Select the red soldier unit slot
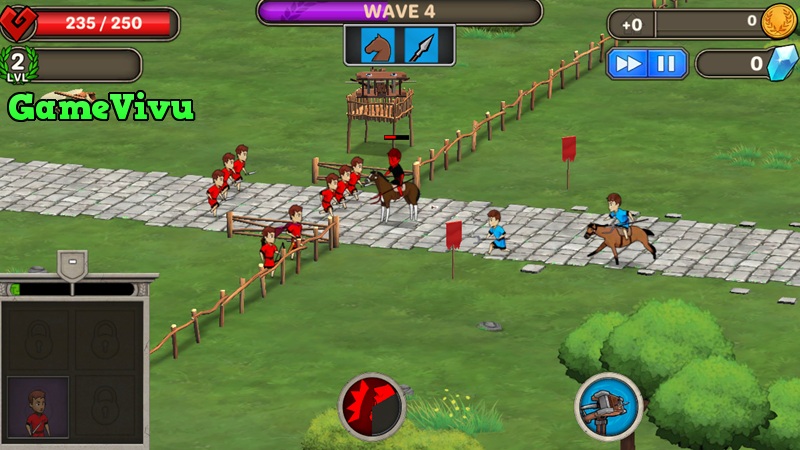The image size is (800, 450). [38, 407]
